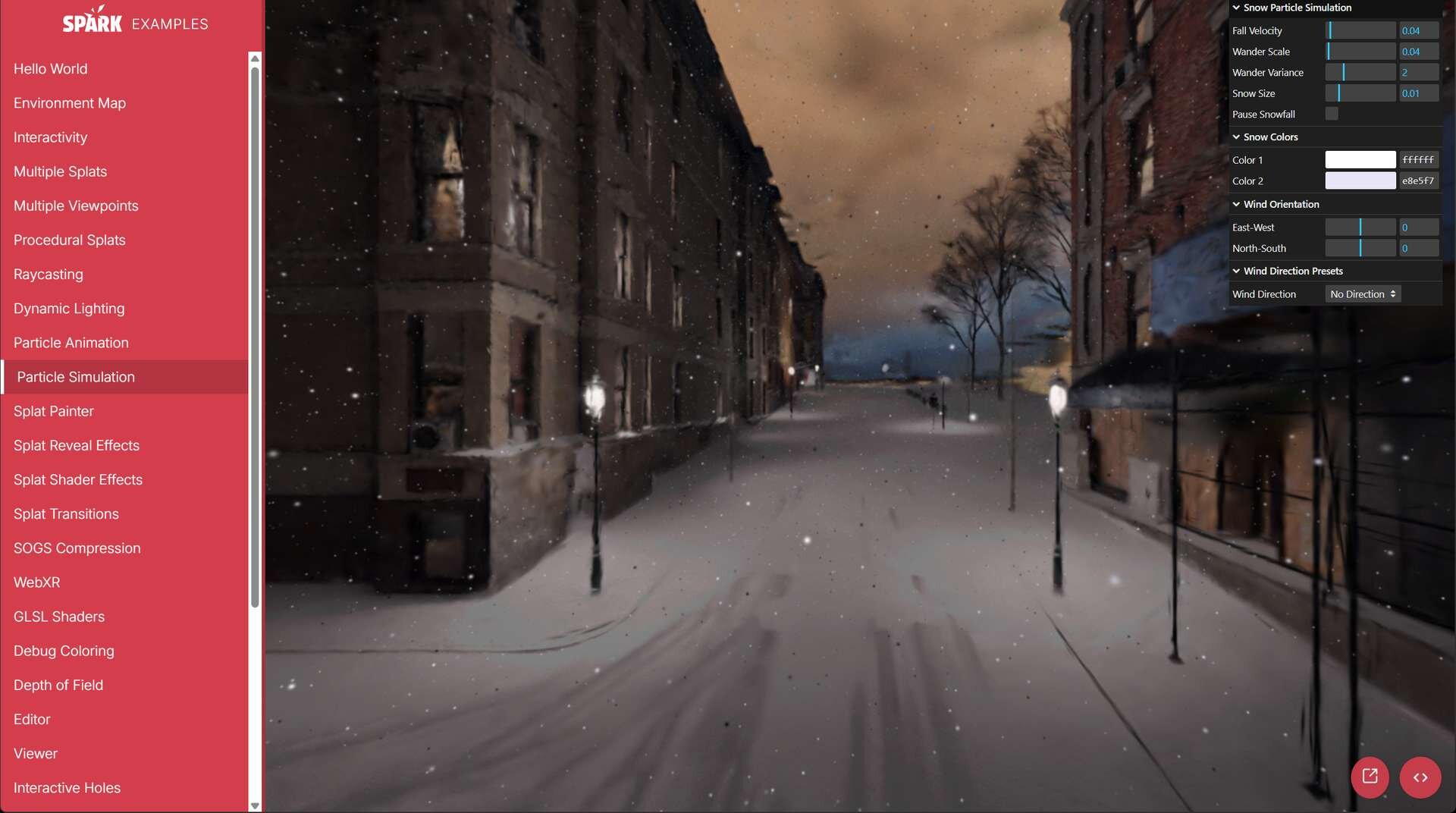The image size is (1456, 813).
Task: Select the Environment Map example
Action: 70,103
